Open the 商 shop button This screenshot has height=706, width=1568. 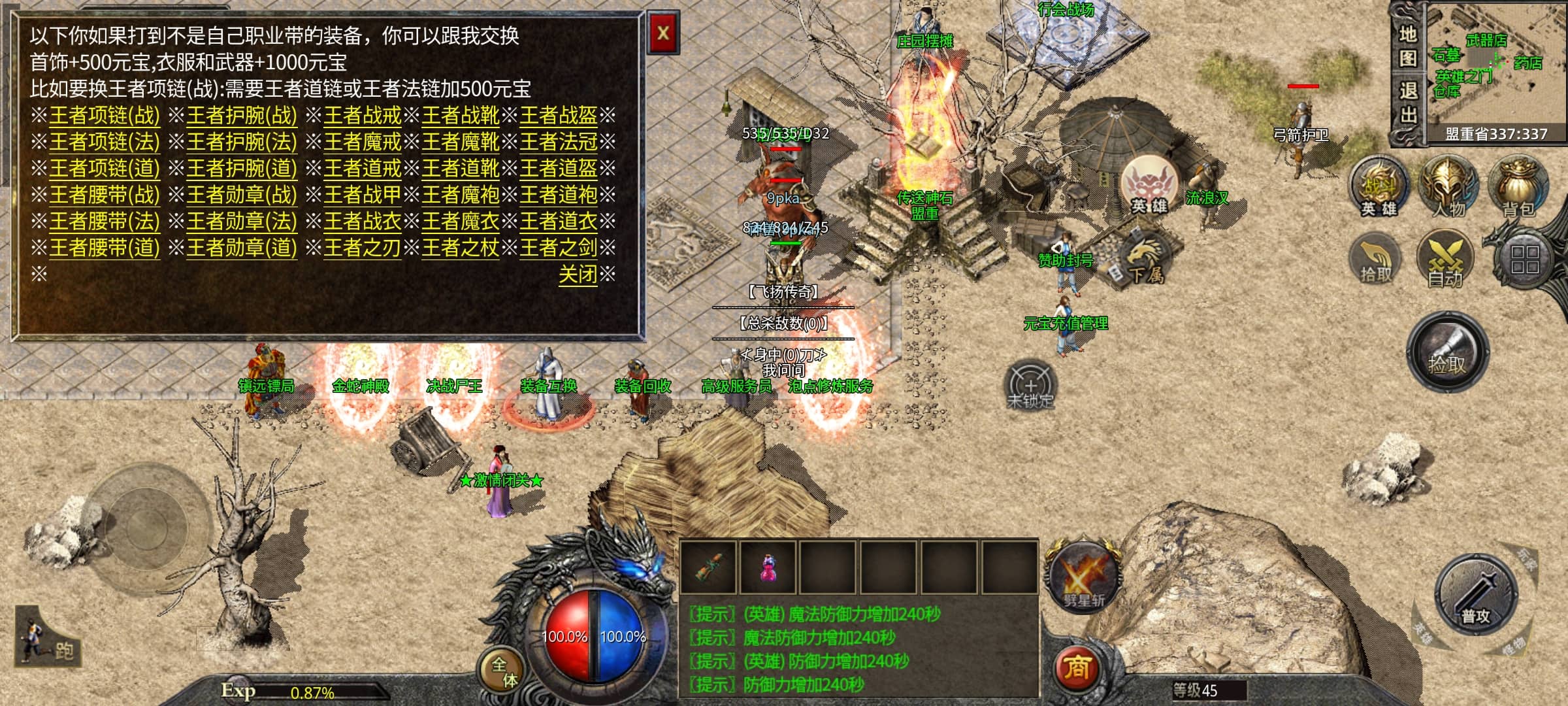(x=1076, y=667)
